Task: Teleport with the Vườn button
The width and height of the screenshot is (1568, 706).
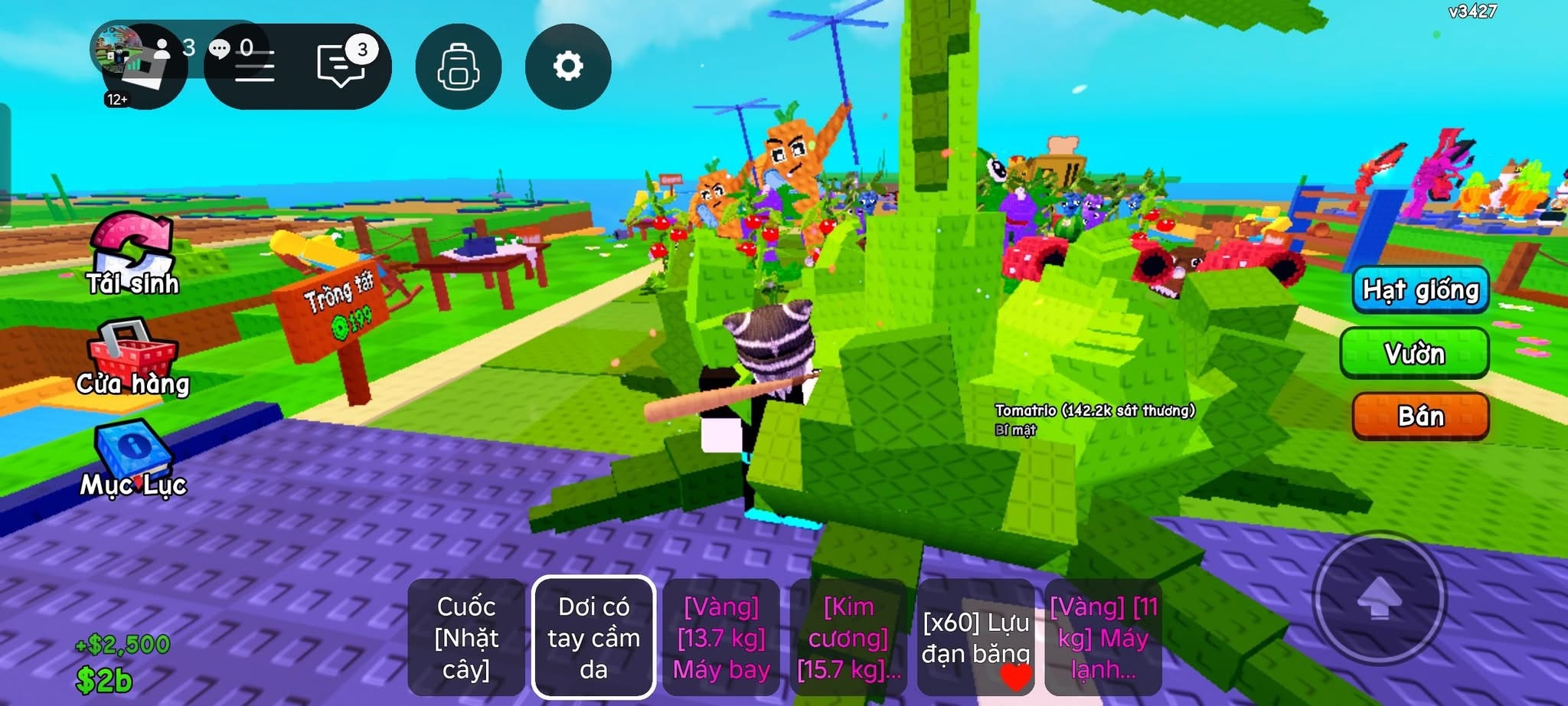Action: pyautogui.click(x=1414, y=353)
